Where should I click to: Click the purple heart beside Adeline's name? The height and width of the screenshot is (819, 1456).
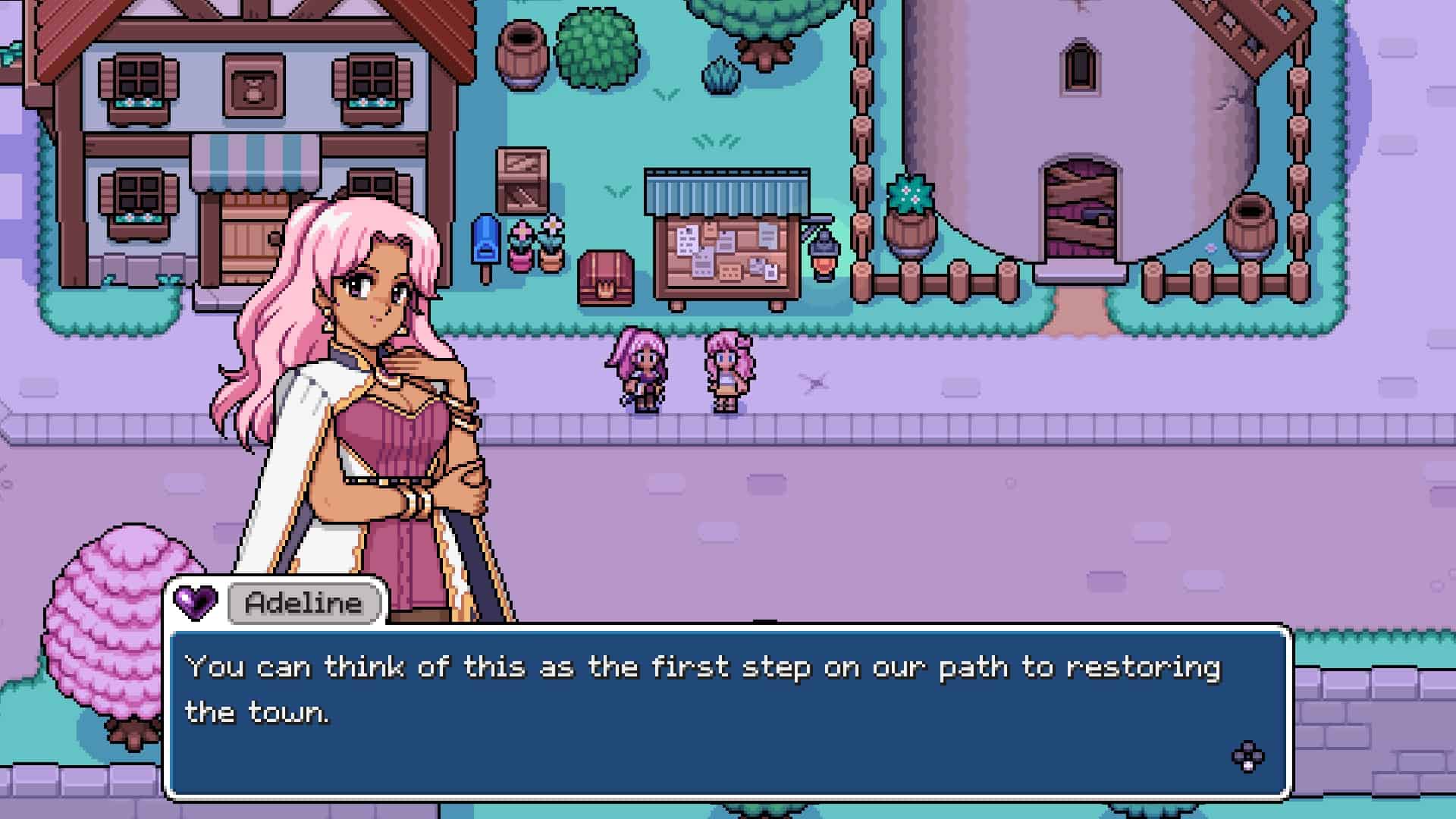(196, 602)
